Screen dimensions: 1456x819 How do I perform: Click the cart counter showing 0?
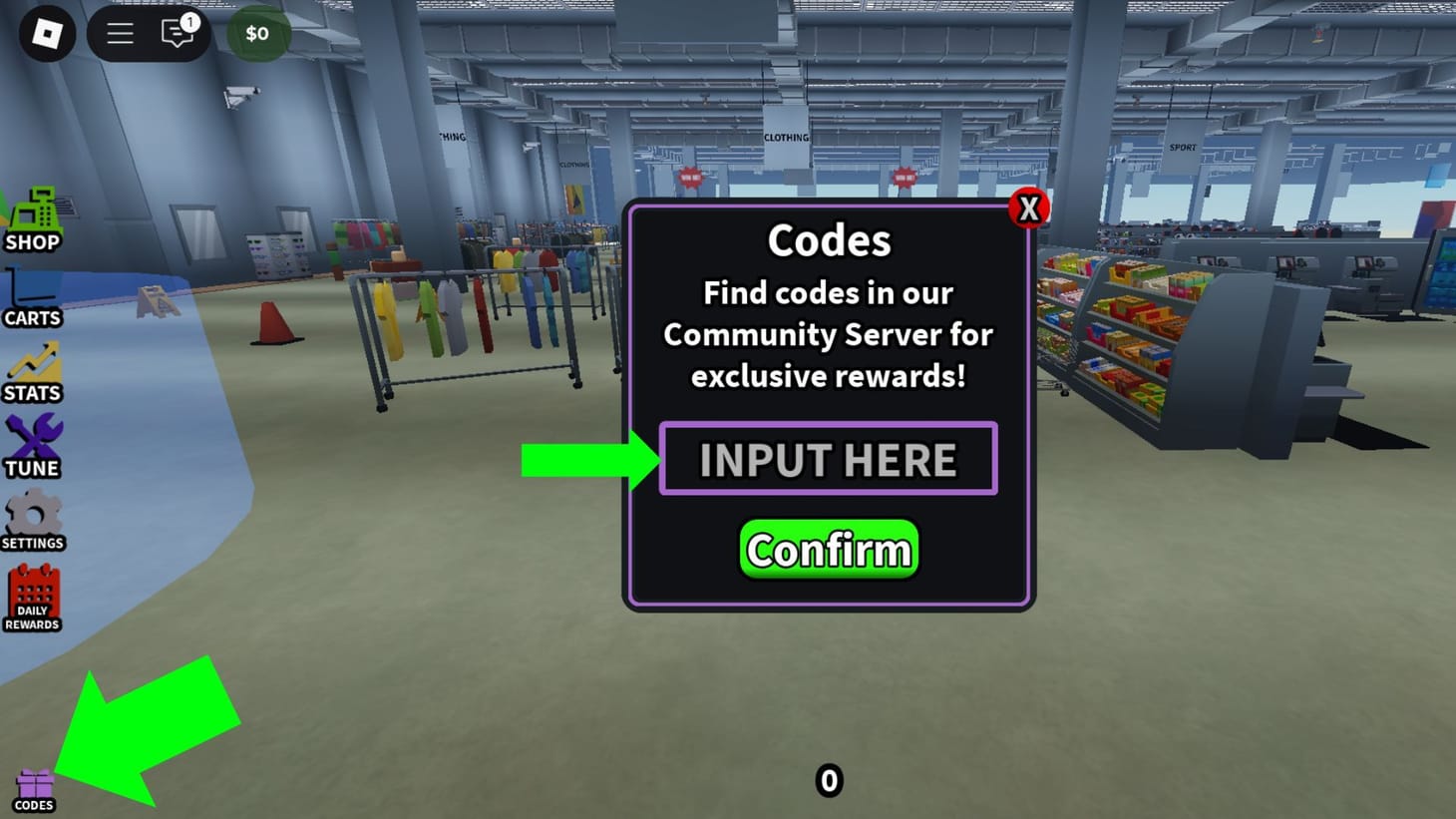[x=828, y=781]
